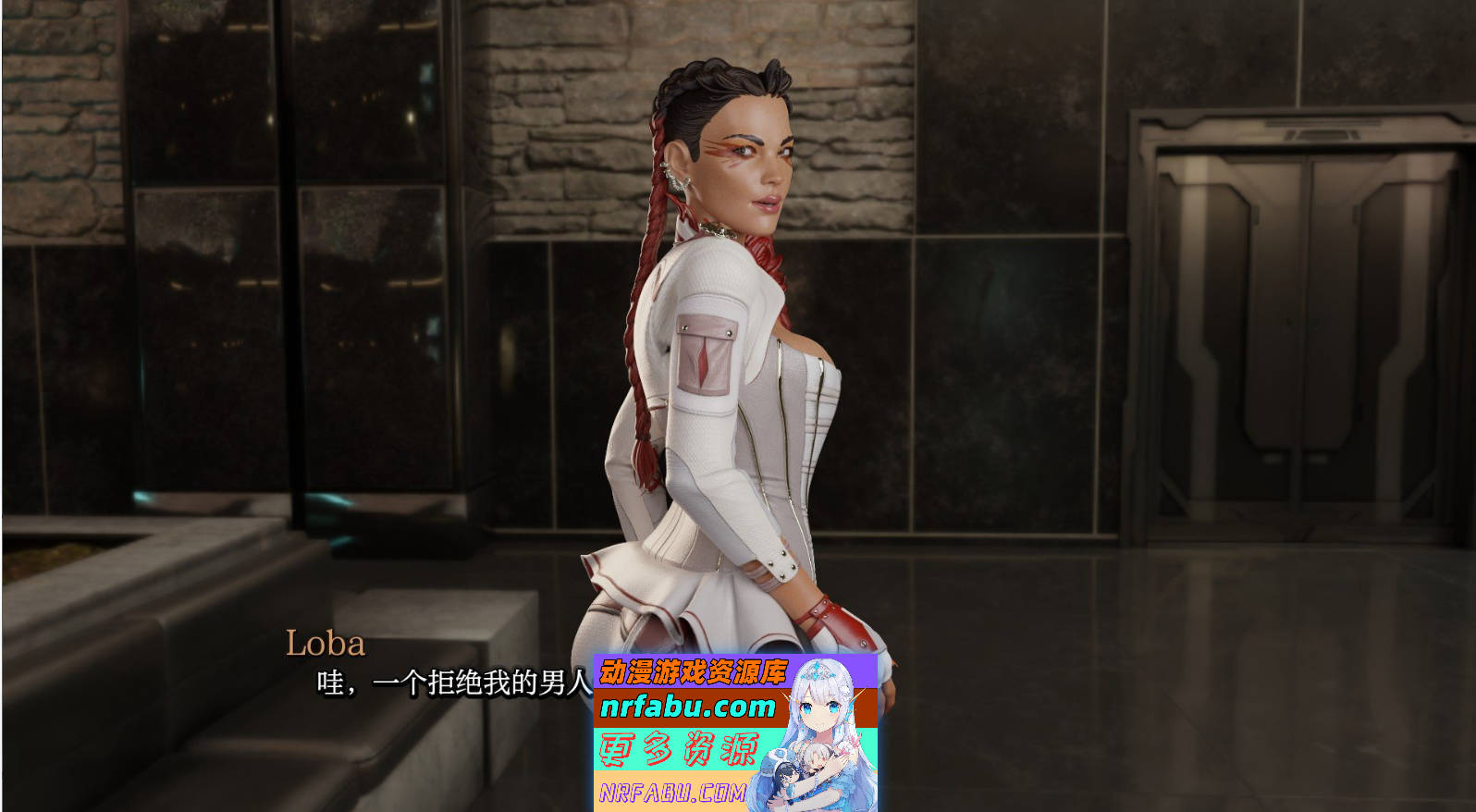
Task: Click the NRFABU.COM purple banner text
Action: click(x=674, y=791)
